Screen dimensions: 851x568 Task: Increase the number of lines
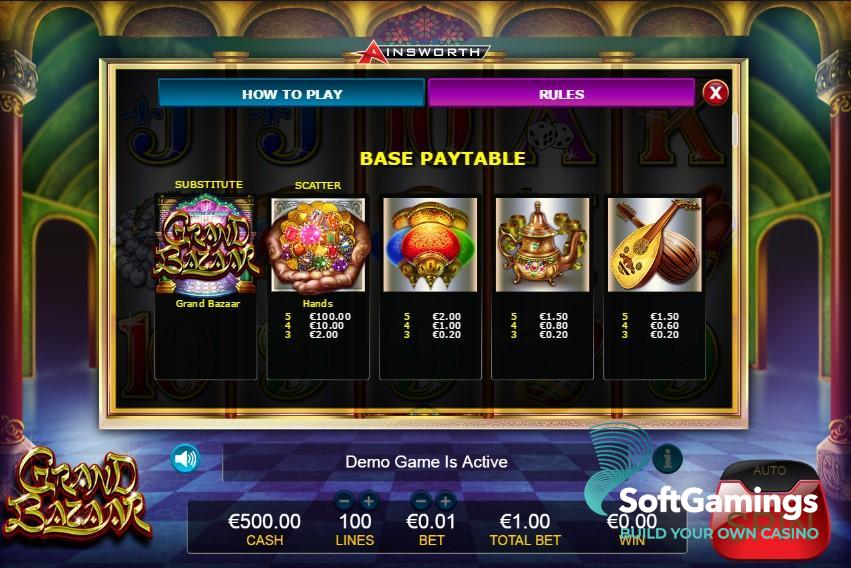368,501
